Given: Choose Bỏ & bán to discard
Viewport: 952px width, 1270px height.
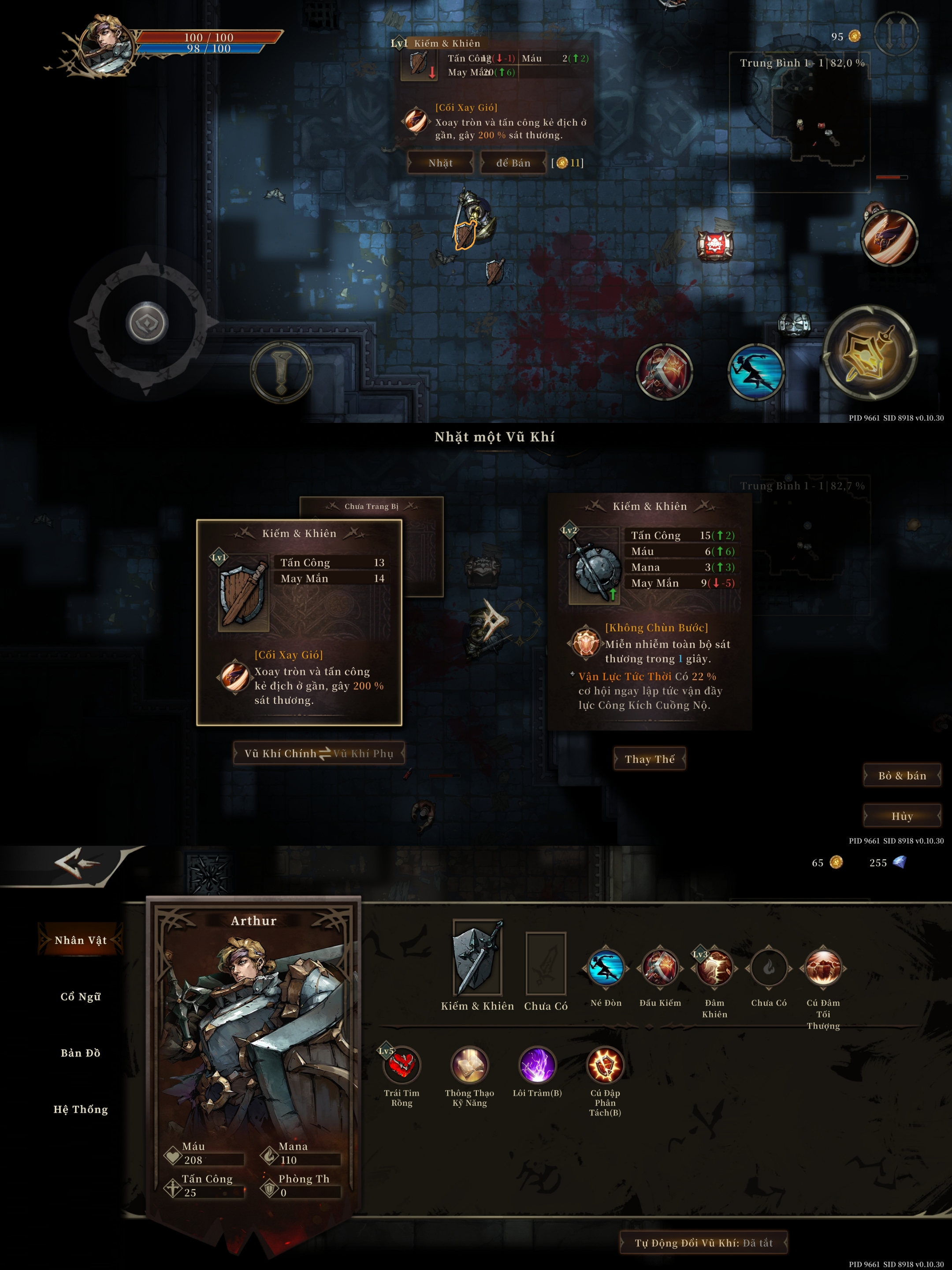Looking at the screenshot, I should pos(901,776).
